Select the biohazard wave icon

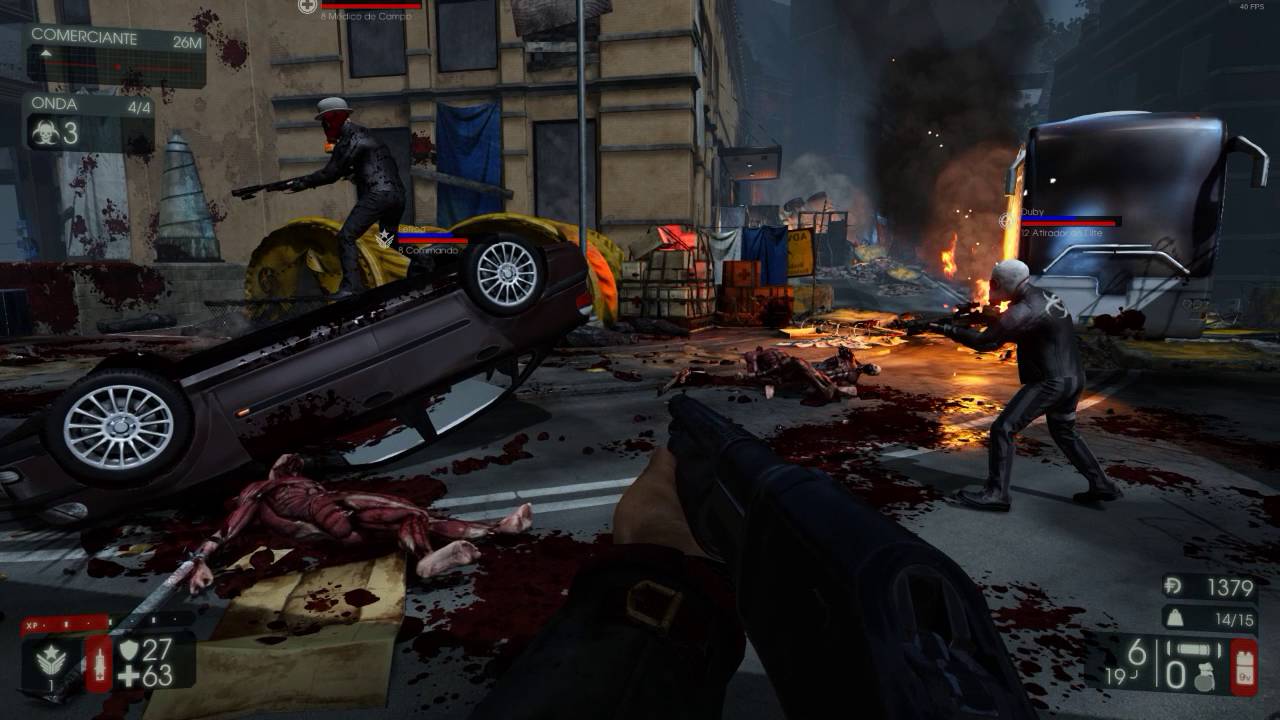coord(44,132)
